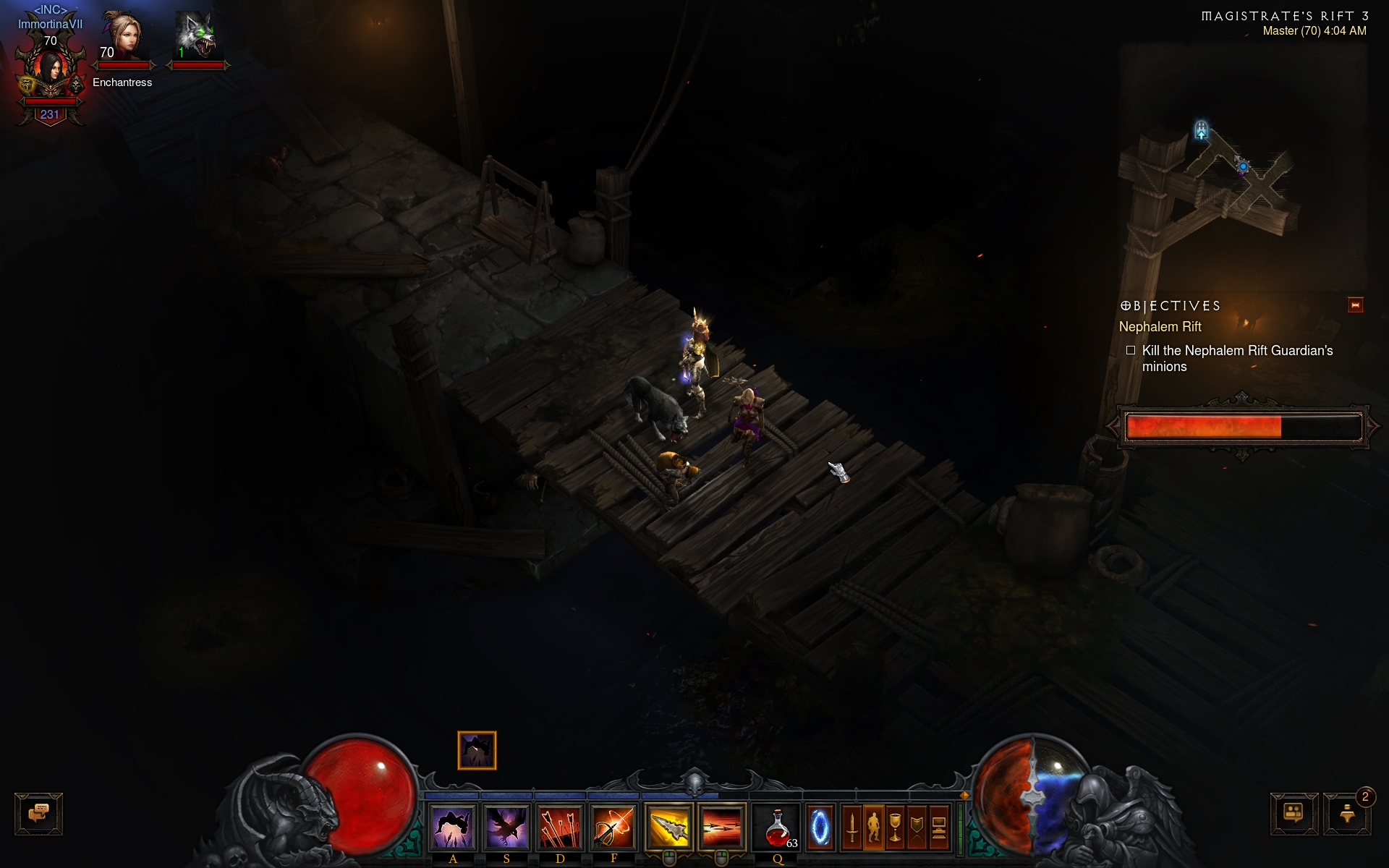Use the raven Companion skill
Screen dimensions: 1389x868
[x=506, y=827]
